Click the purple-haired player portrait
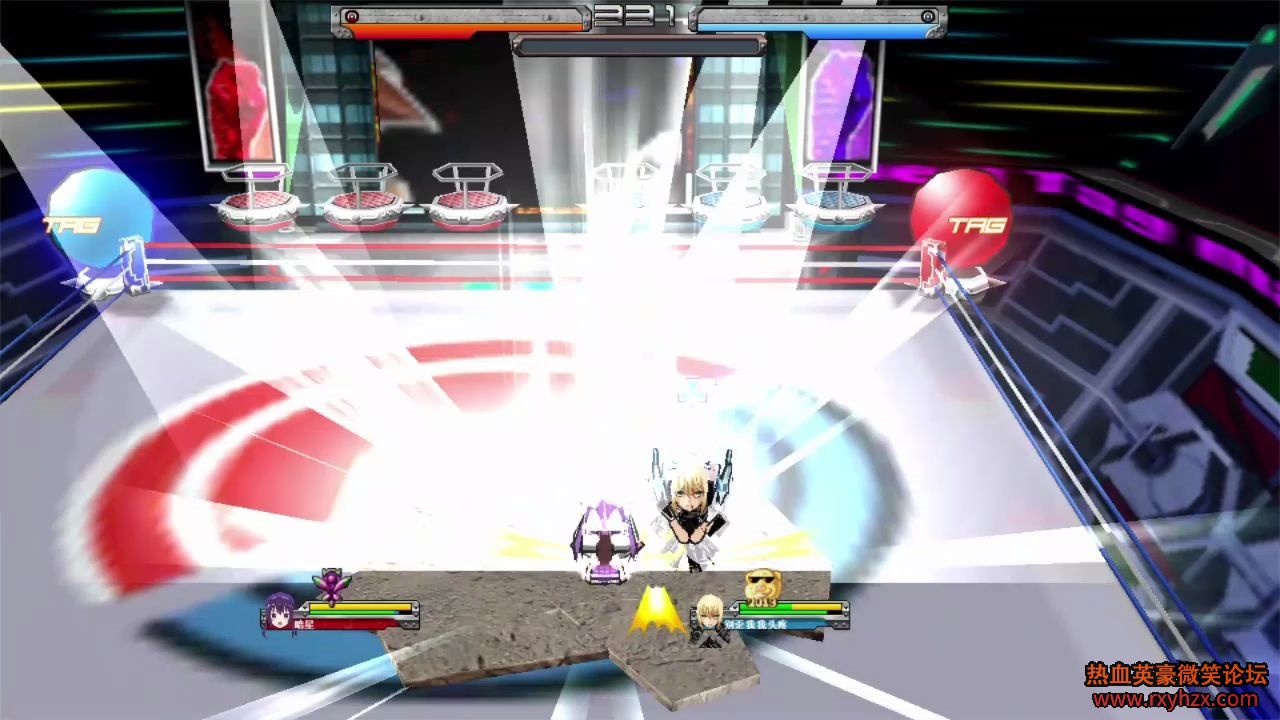Viewport: 1280px width, 720px height. point(279,612)
